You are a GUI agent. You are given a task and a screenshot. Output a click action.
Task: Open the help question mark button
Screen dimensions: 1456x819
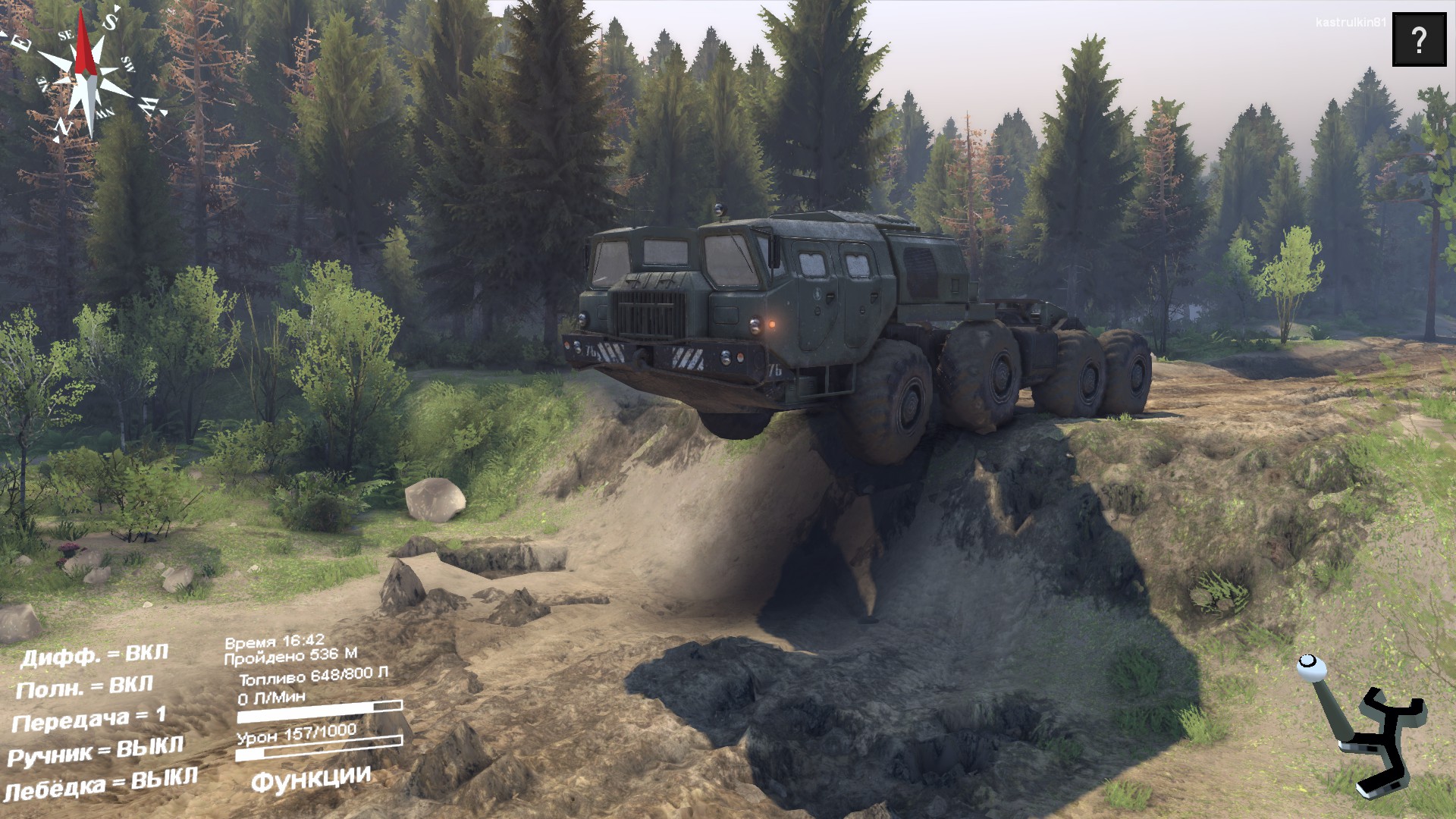click(1419, 39)
